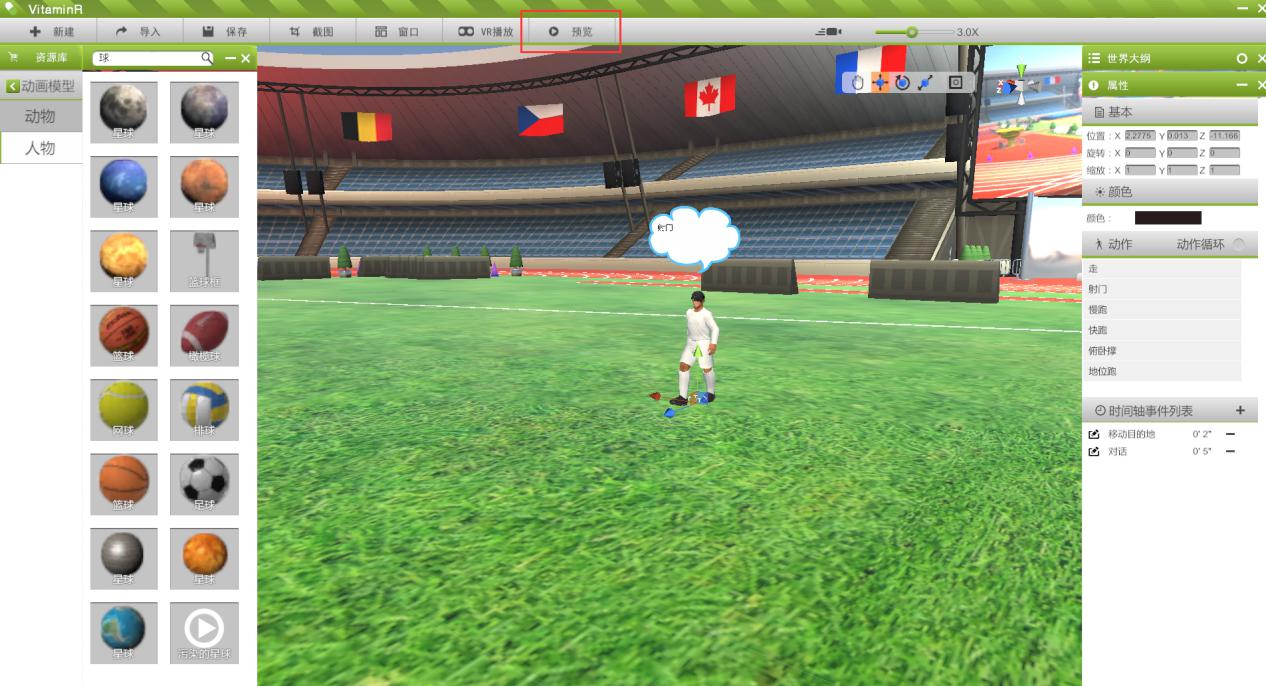Viewport: 1266px width, 686px height.
Task: Open the dark color swatch
Action: coord(1168,218)
